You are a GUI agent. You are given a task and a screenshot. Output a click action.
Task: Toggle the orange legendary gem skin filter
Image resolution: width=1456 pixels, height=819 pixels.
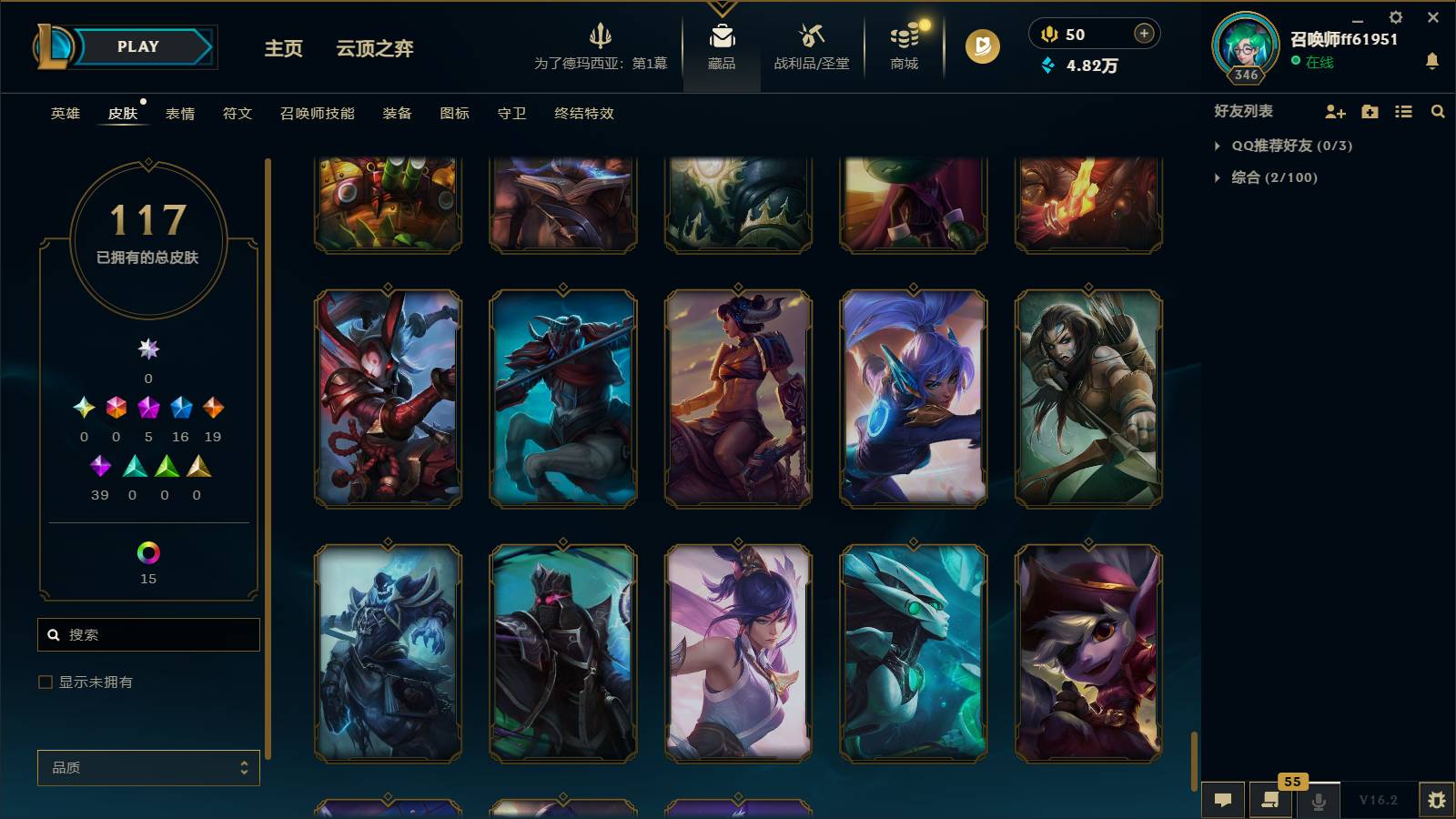[216, 408]
